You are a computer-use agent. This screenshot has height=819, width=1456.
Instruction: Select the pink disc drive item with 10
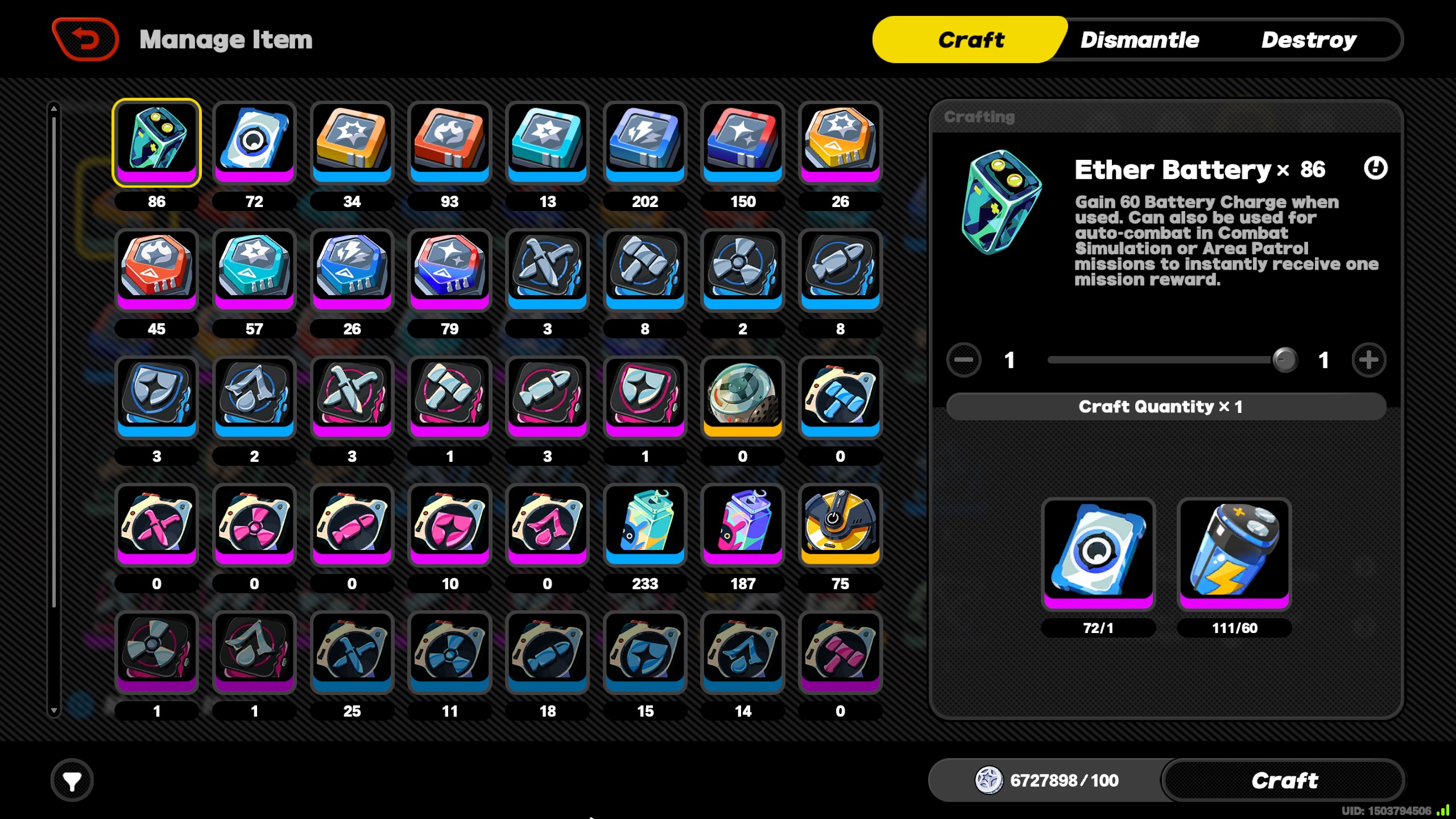pyautogui.click(x=449, y=524)
